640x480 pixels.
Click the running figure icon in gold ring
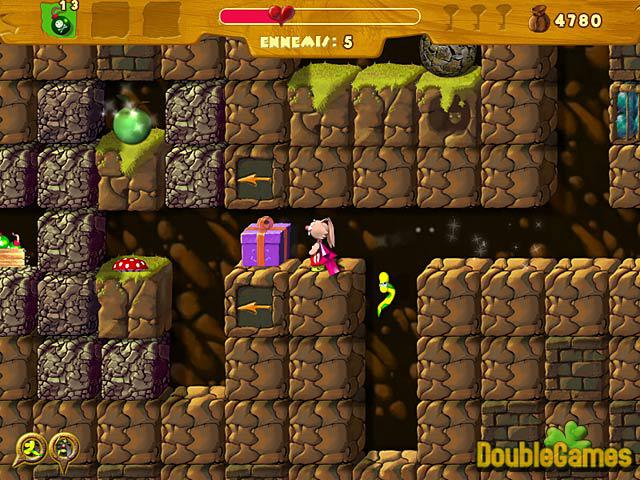[34, 446]
